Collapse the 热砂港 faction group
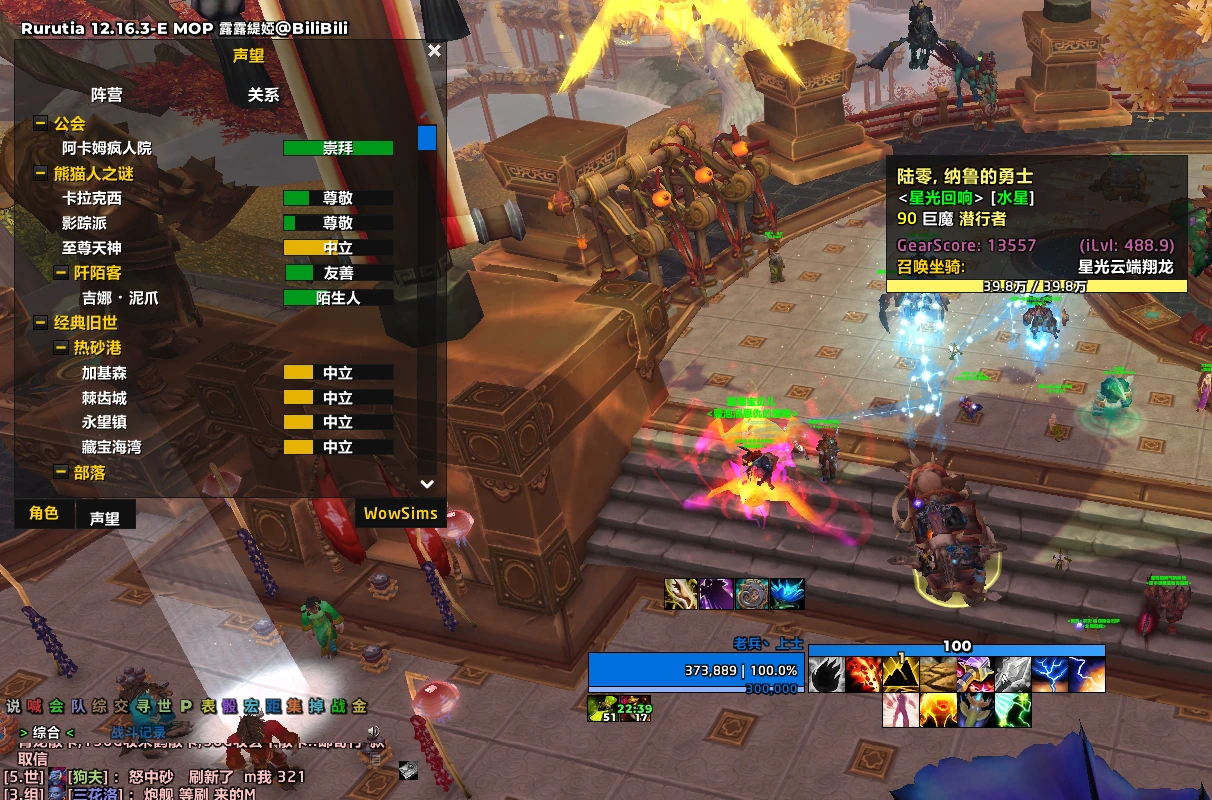The height and width of the screenshot is (800, 1212). pos(61,348)
